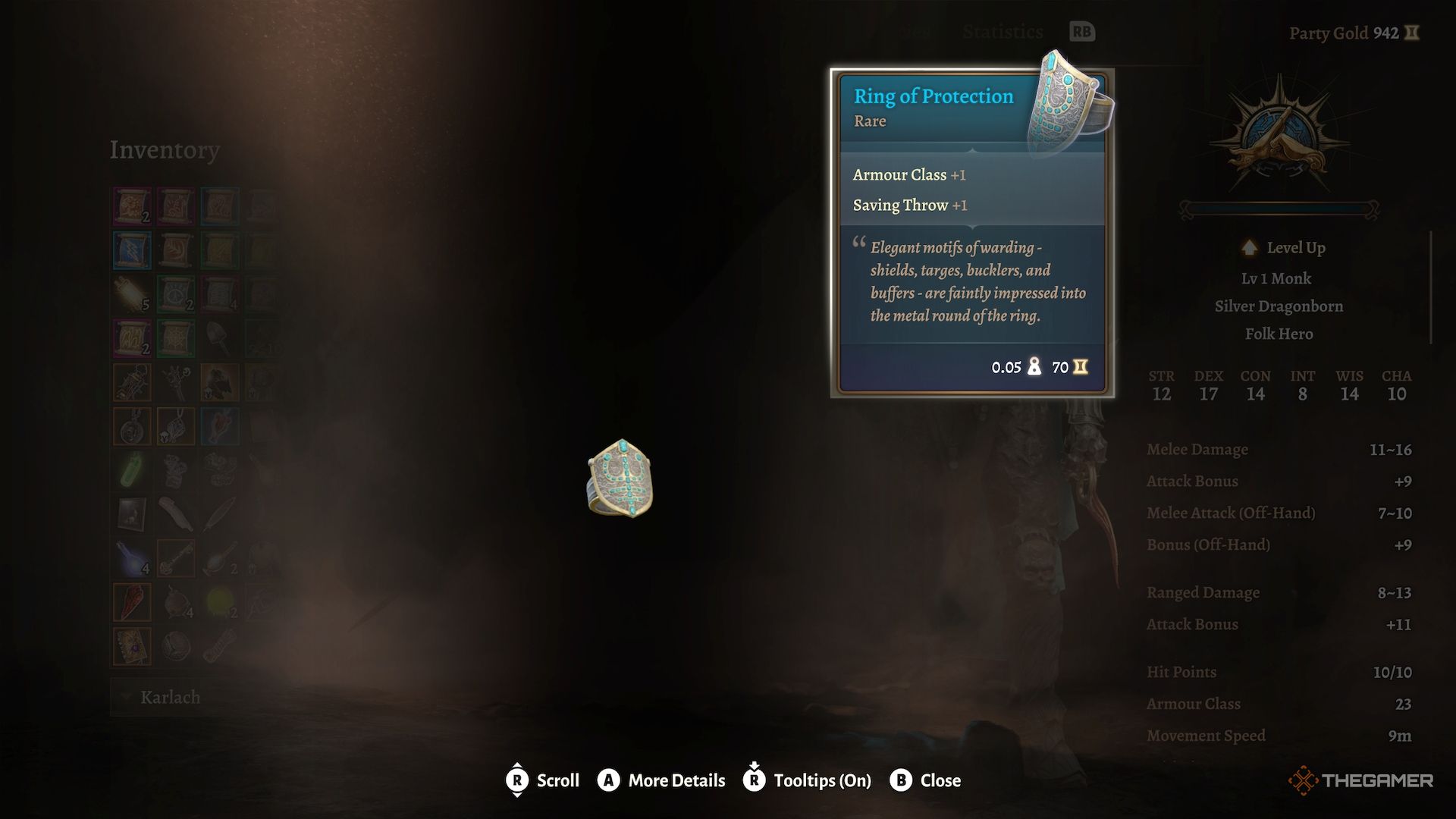The width and height of the screenshot is (1456, 819).
Task: Select the examined ring model in the center
Action: point(620,479)
